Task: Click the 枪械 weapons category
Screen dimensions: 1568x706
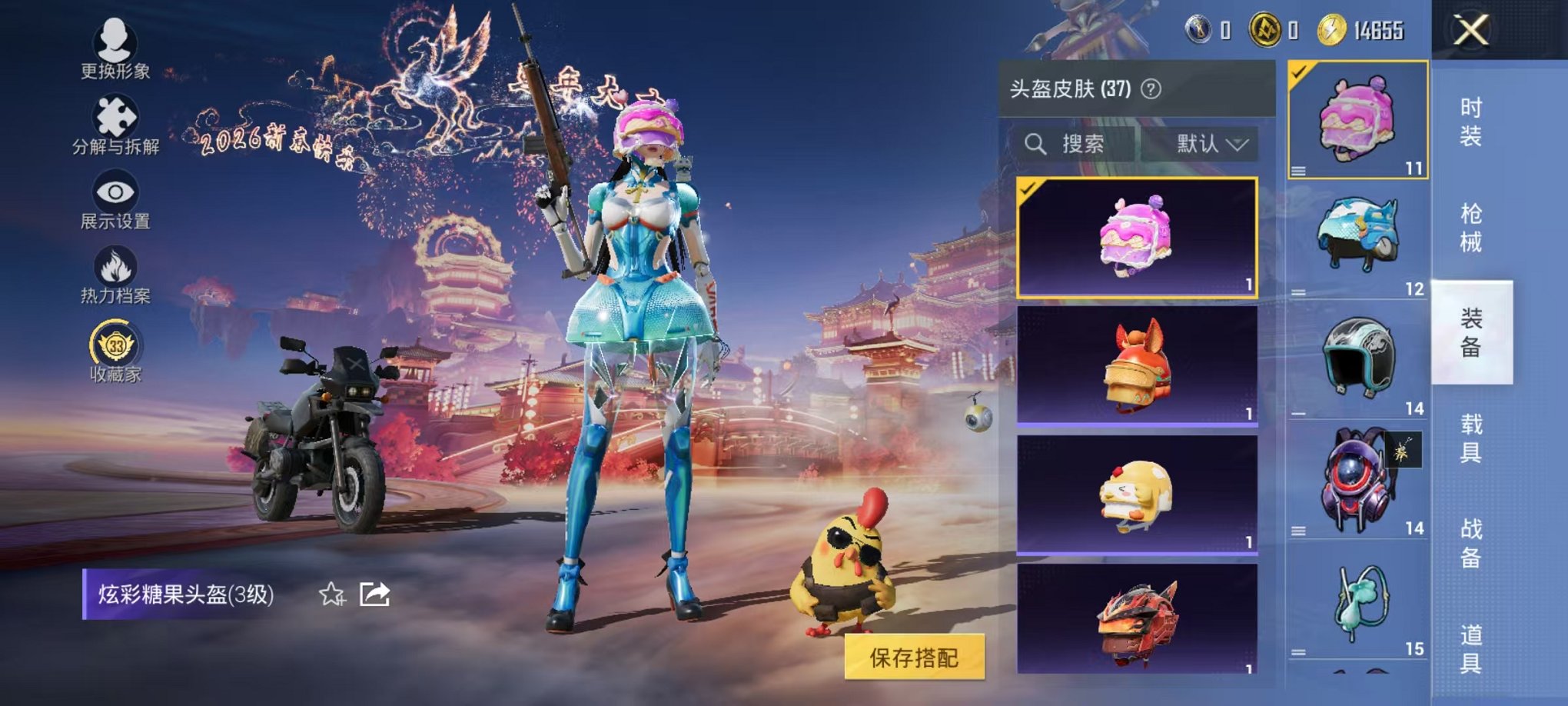Action: click(x=1472, y=223)
